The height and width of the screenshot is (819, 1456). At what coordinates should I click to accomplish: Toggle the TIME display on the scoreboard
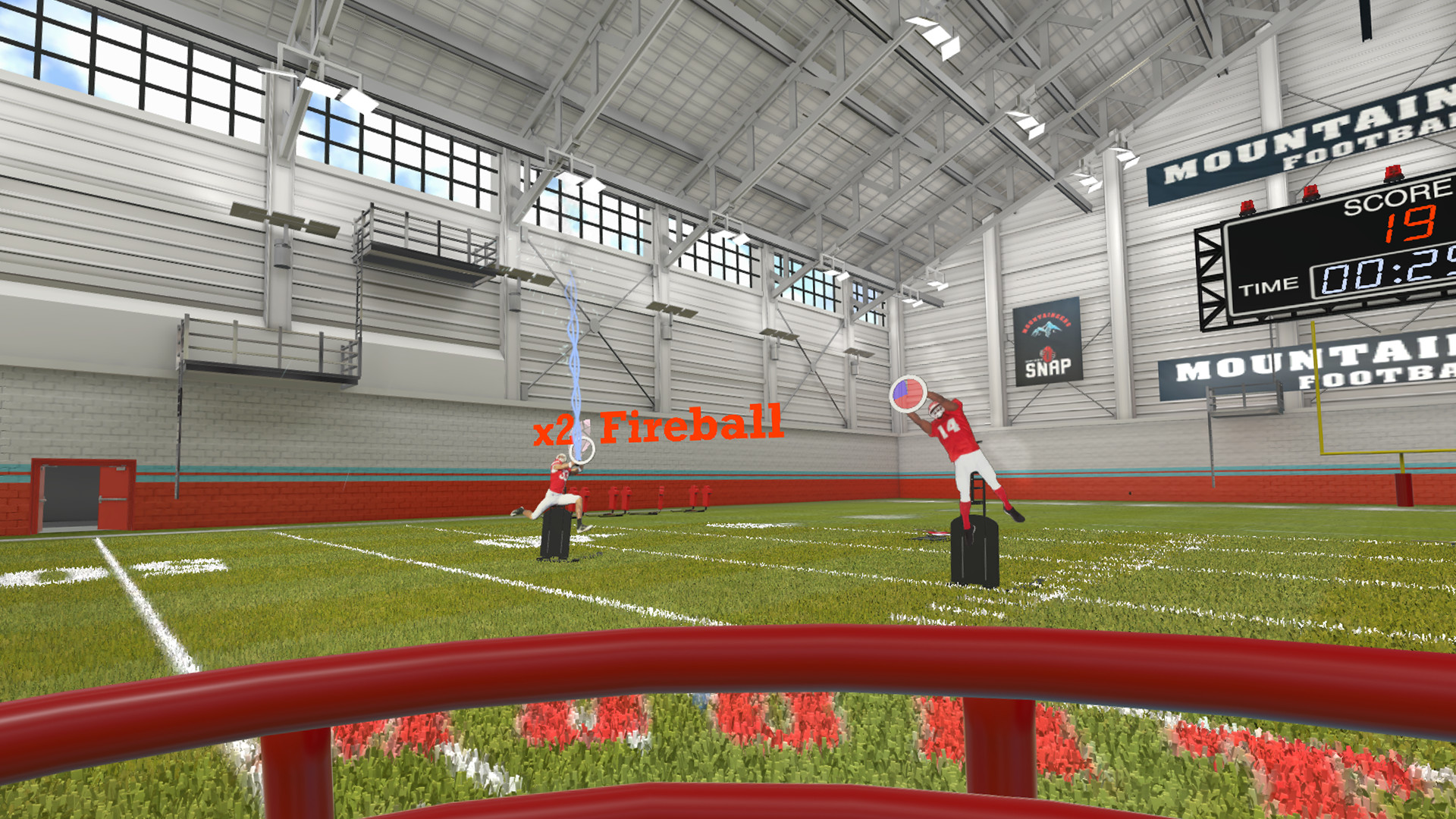pyautogui.click(x=1269, y=286)
